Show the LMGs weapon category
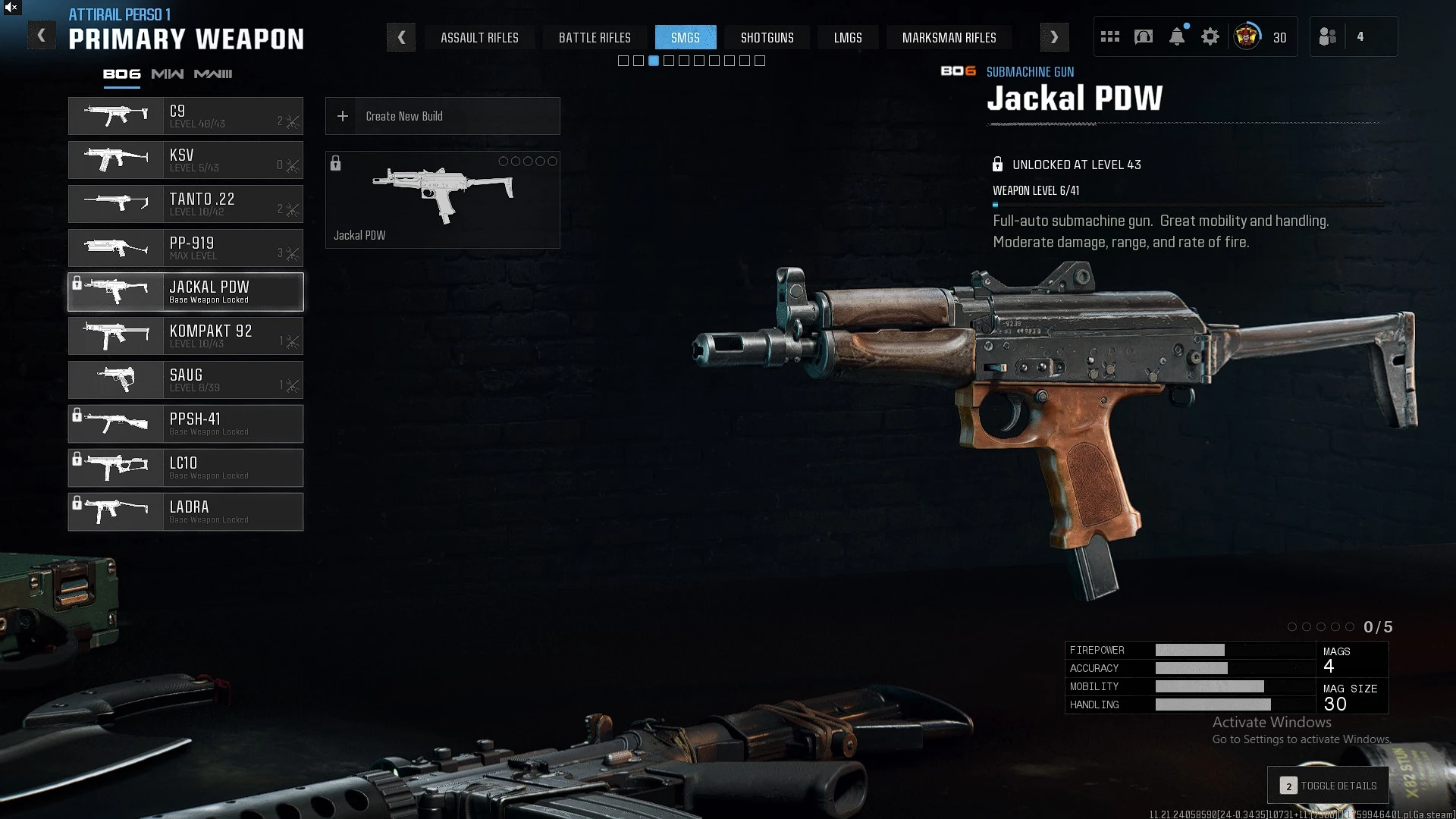Viewport: 1456px width, 819px height. [x=848, y=37]
